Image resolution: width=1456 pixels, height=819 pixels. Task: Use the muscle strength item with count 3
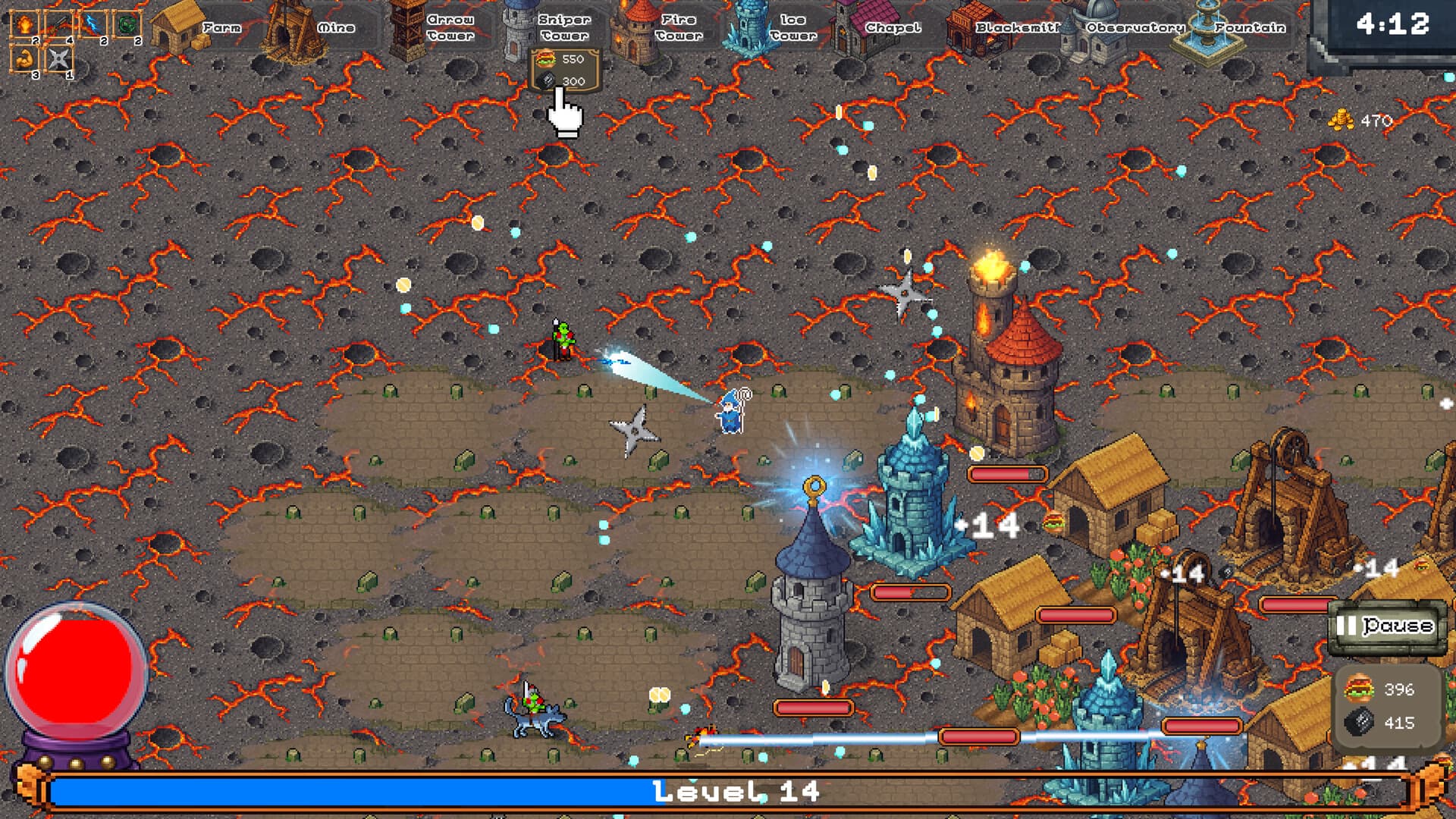click(x=24, y=58)
